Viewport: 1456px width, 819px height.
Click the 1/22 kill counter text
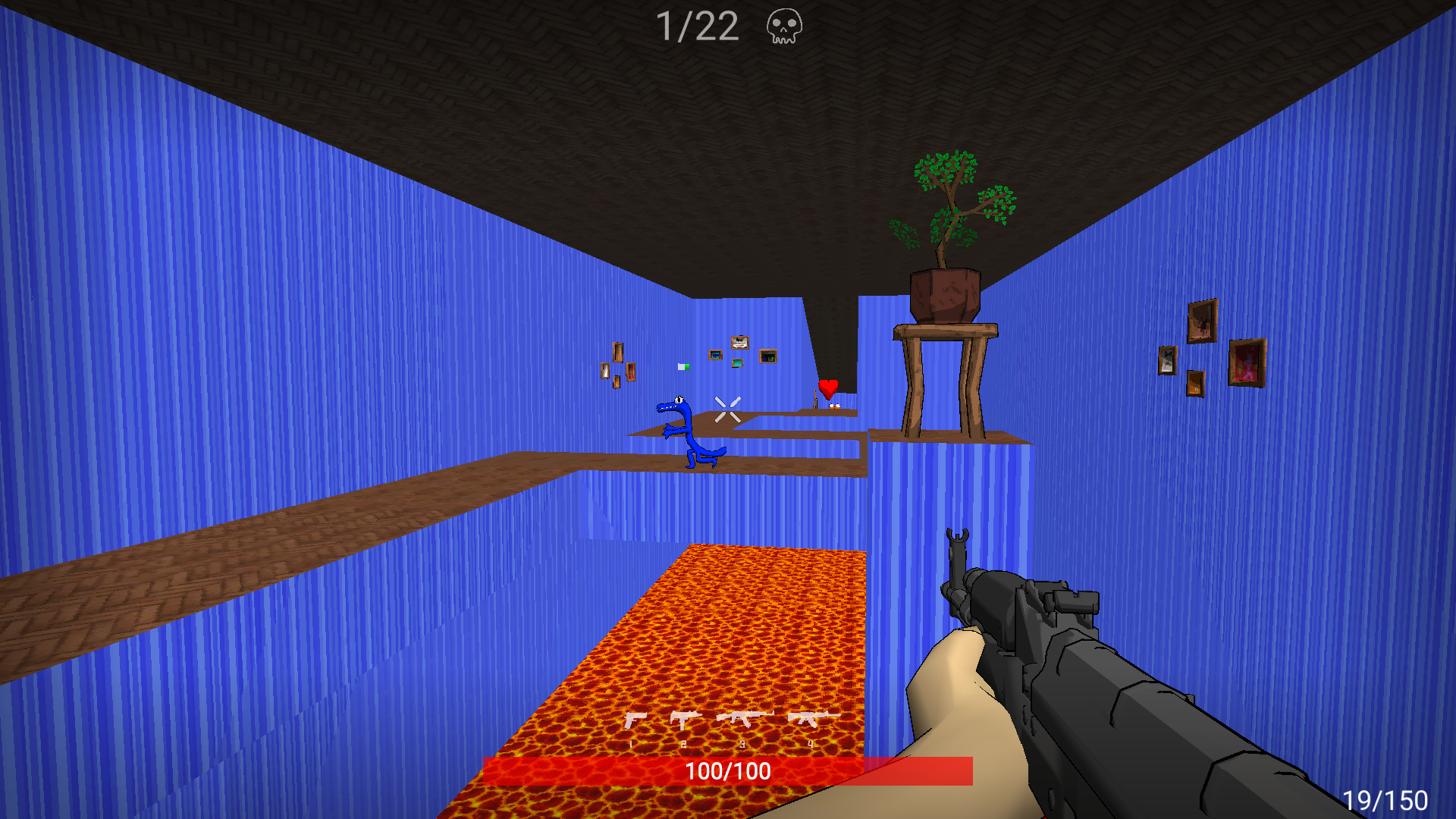click(x=698, y=27)
